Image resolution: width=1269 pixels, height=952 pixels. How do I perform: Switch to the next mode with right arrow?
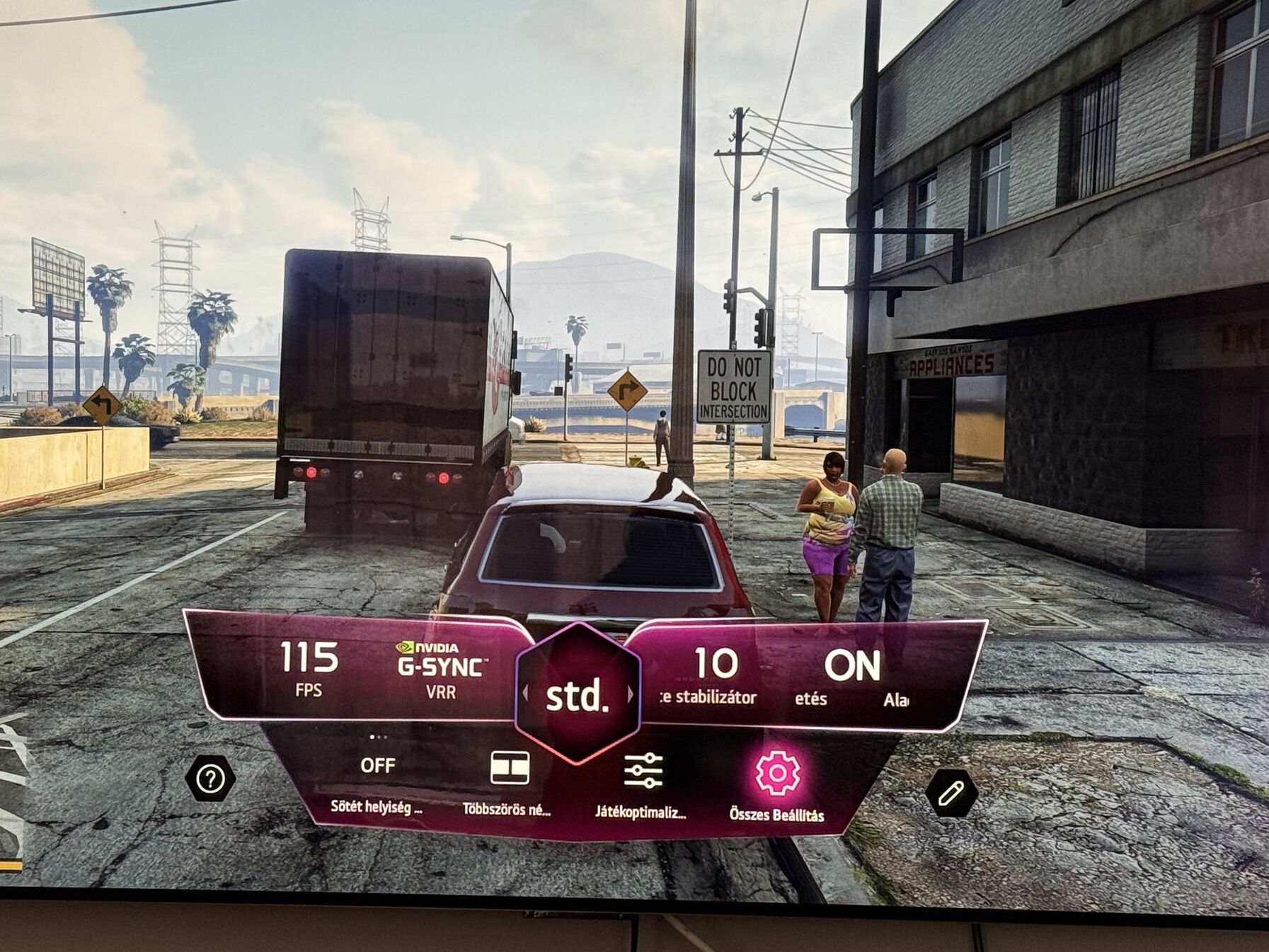pyautogui.click(x=630, y=695)
